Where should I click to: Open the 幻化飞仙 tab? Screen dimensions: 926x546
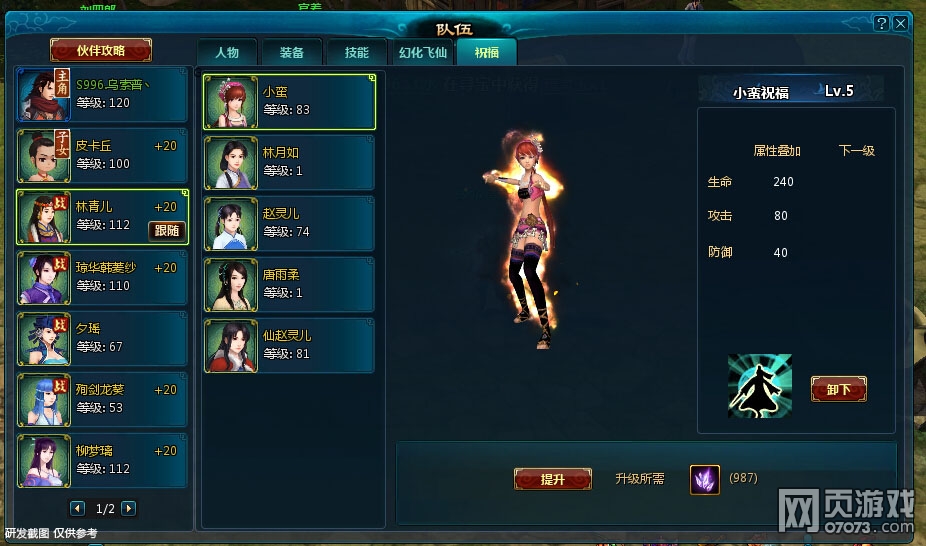tap(423, 53)
